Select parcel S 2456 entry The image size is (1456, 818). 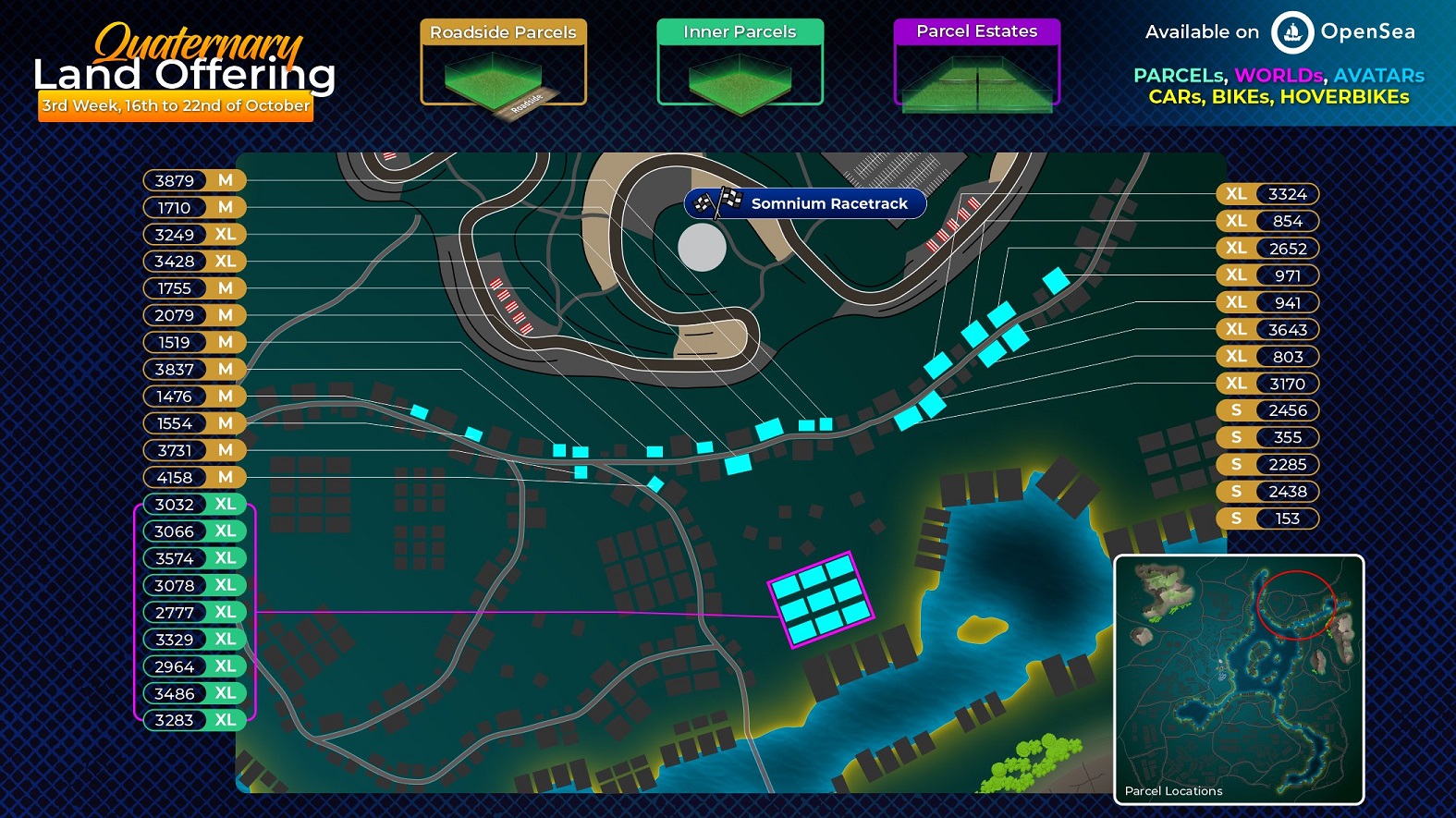[1266, 410]
